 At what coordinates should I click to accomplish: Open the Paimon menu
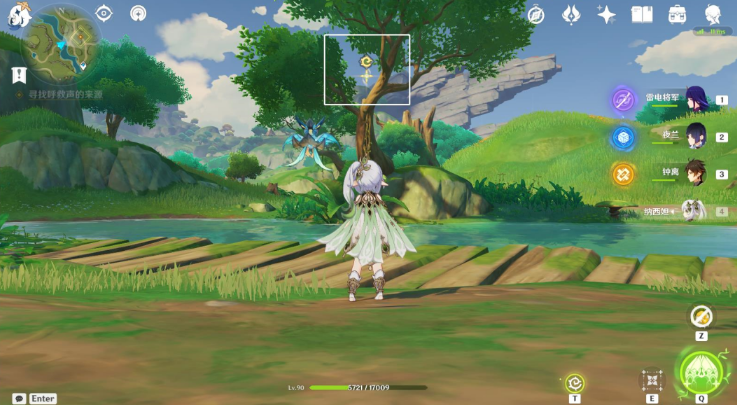click(12, 13)
